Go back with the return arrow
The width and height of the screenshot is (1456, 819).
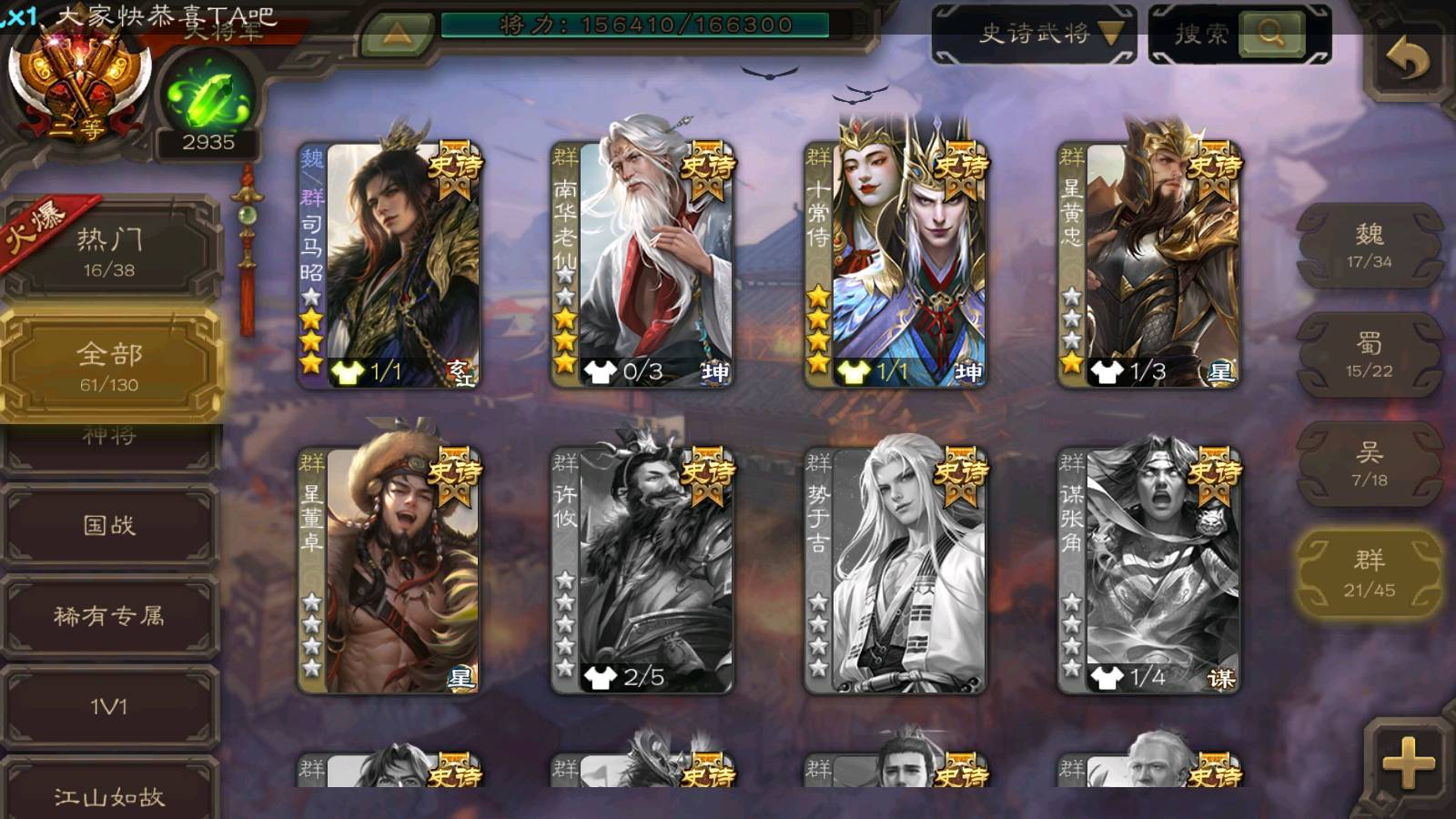(1407, 60)
